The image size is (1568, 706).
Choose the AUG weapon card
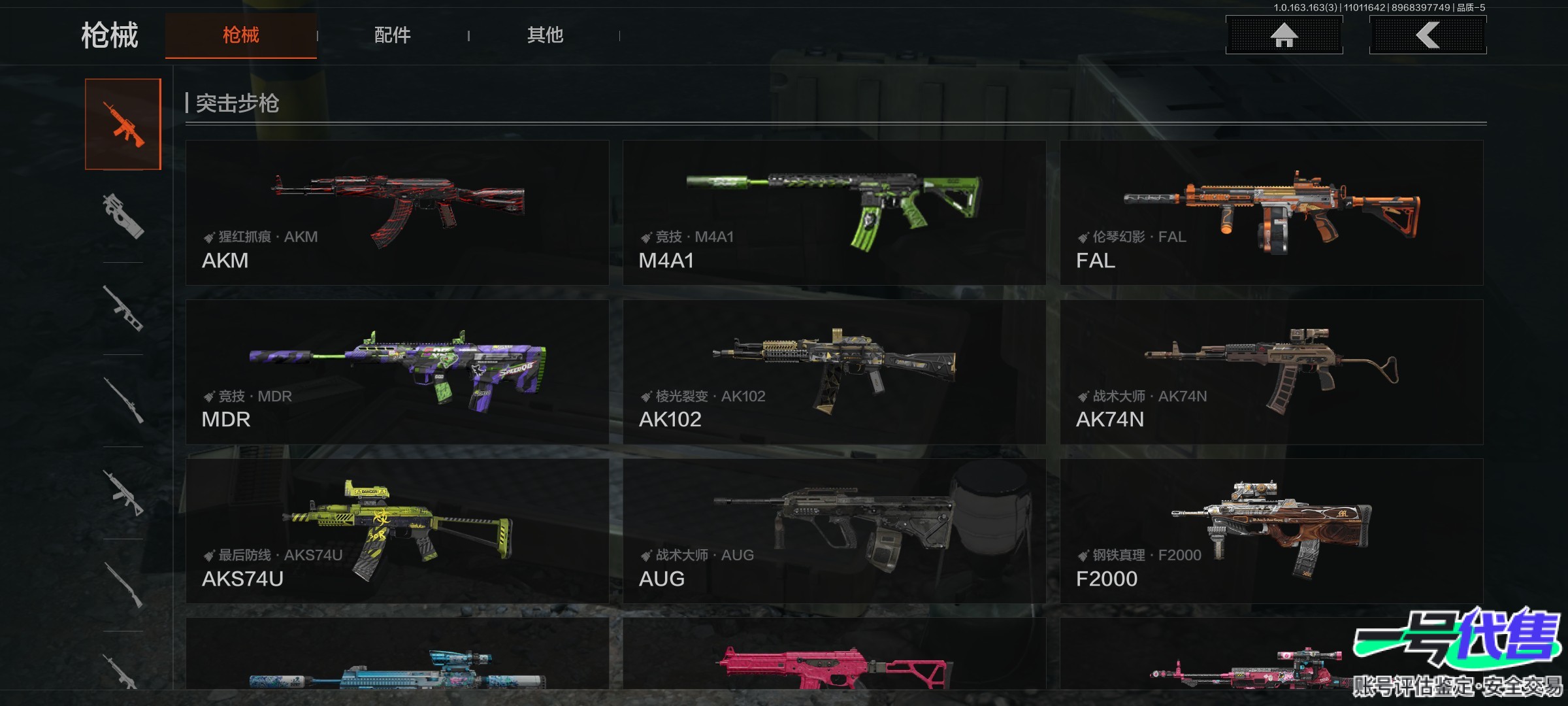(x=834, y=531)
